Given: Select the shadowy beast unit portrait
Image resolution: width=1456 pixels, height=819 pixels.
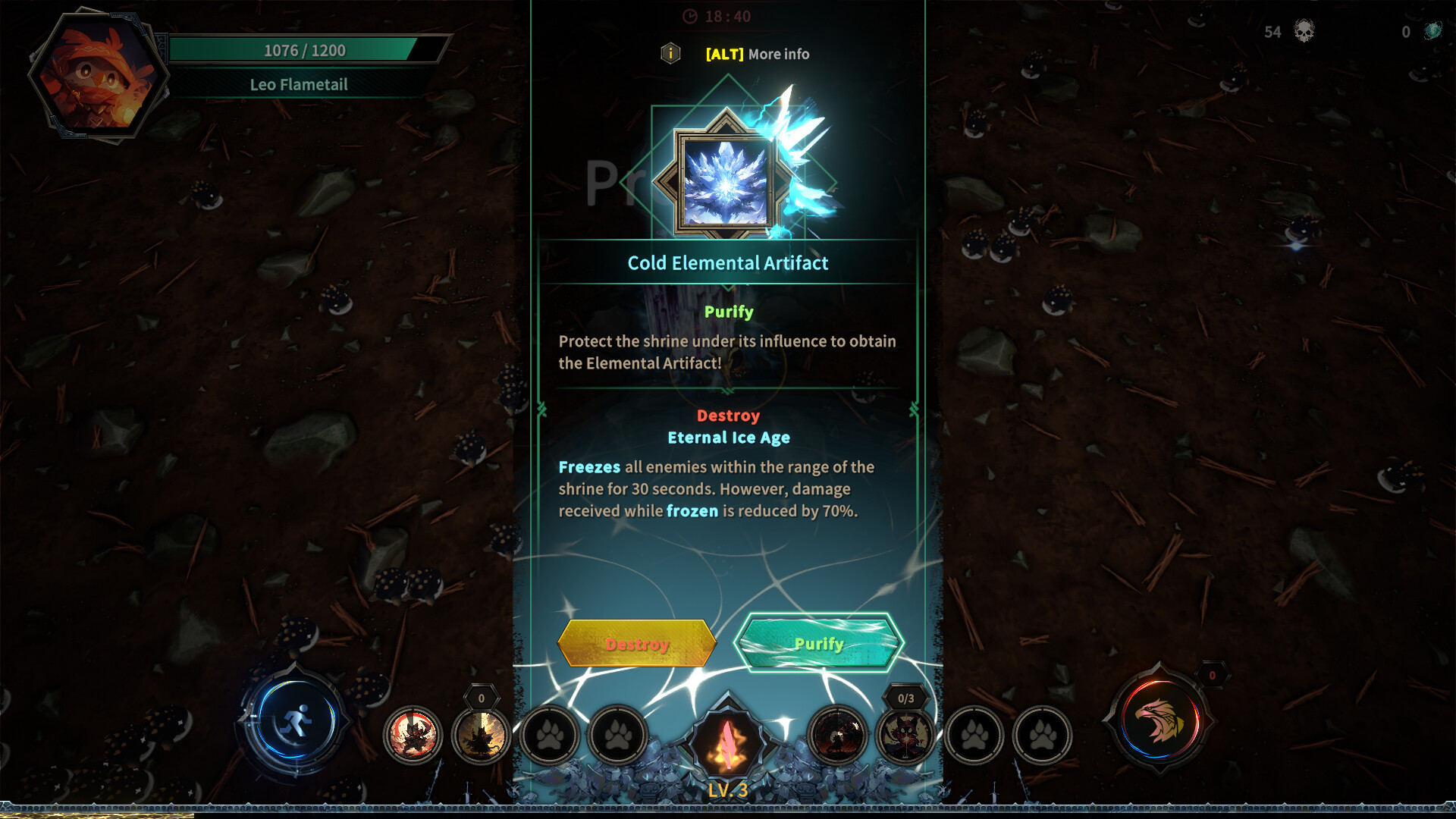Looking at the screenshot, I should coord(840,735).
